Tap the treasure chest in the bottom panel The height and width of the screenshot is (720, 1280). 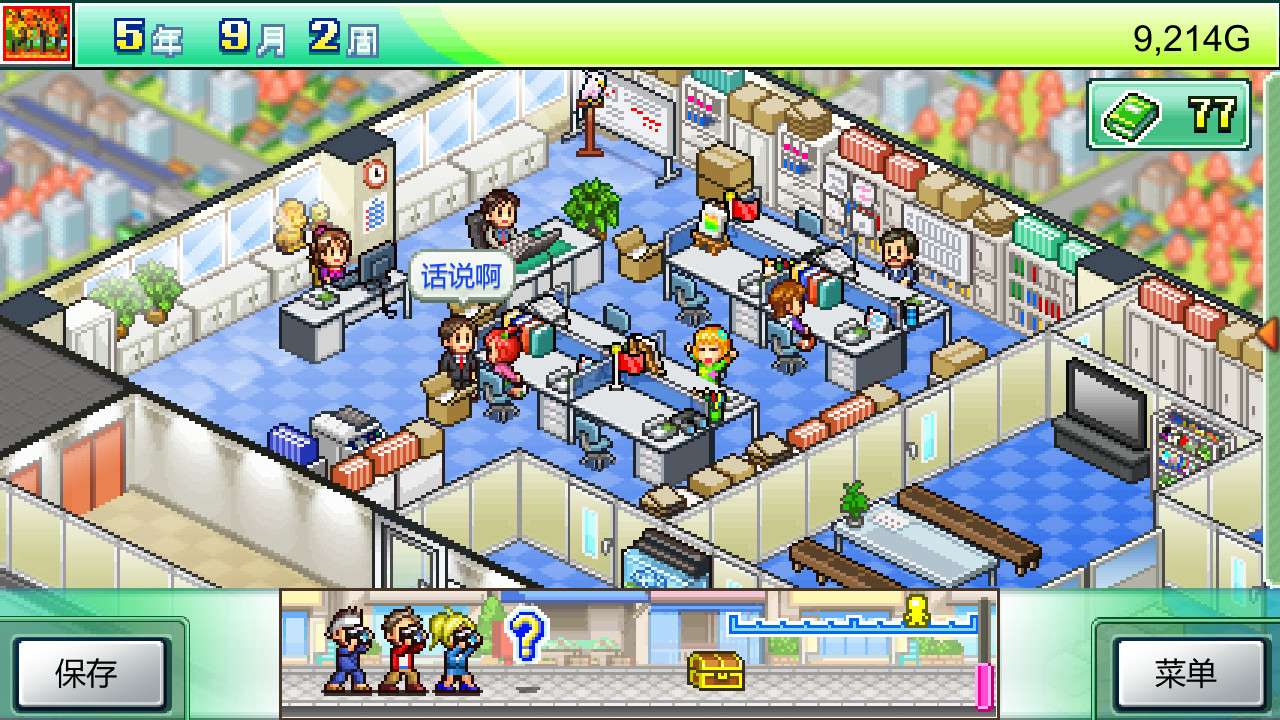click(x=715, y=670)
